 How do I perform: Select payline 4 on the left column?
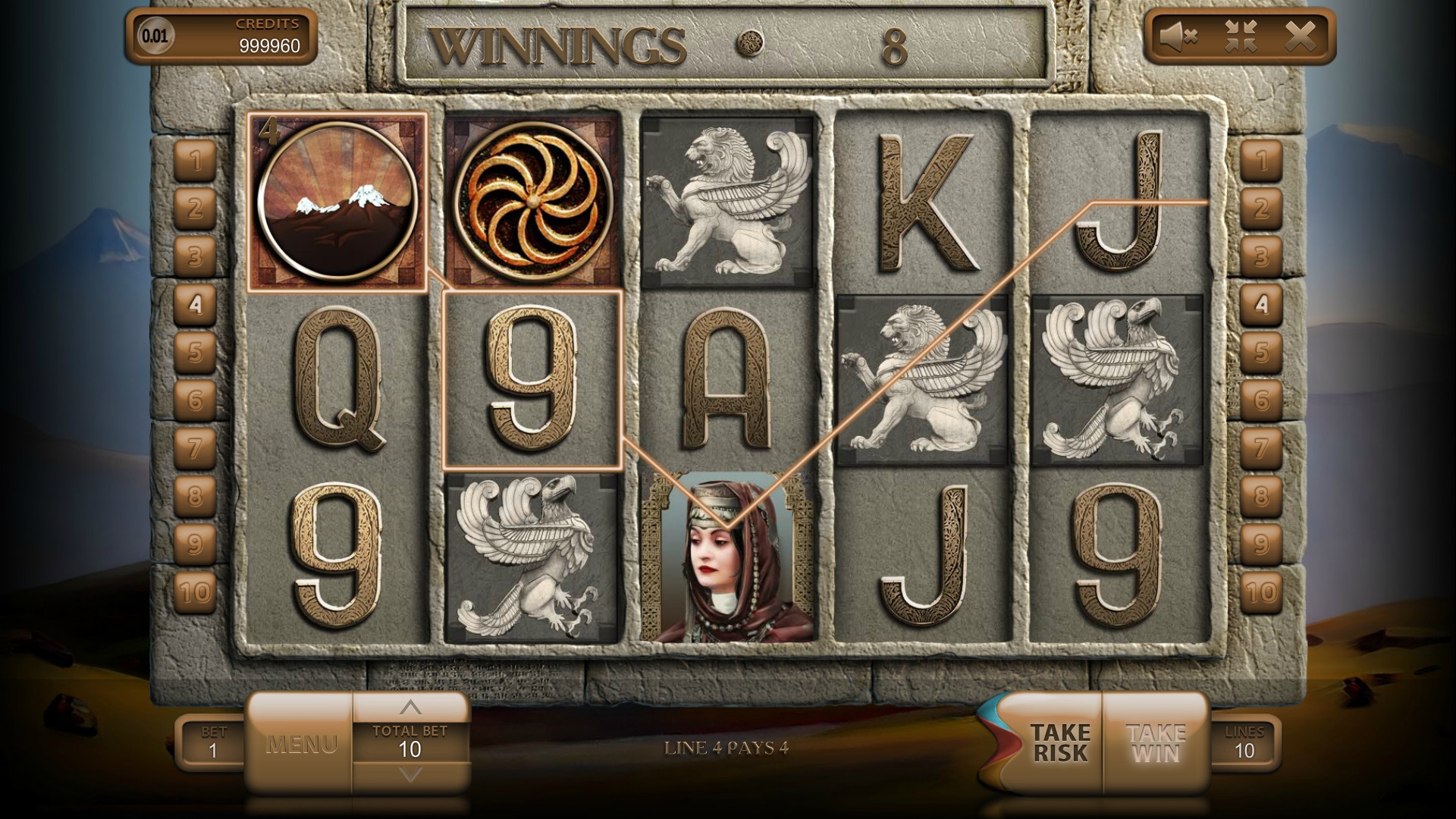pyautogui.click(x=196, y=304)
